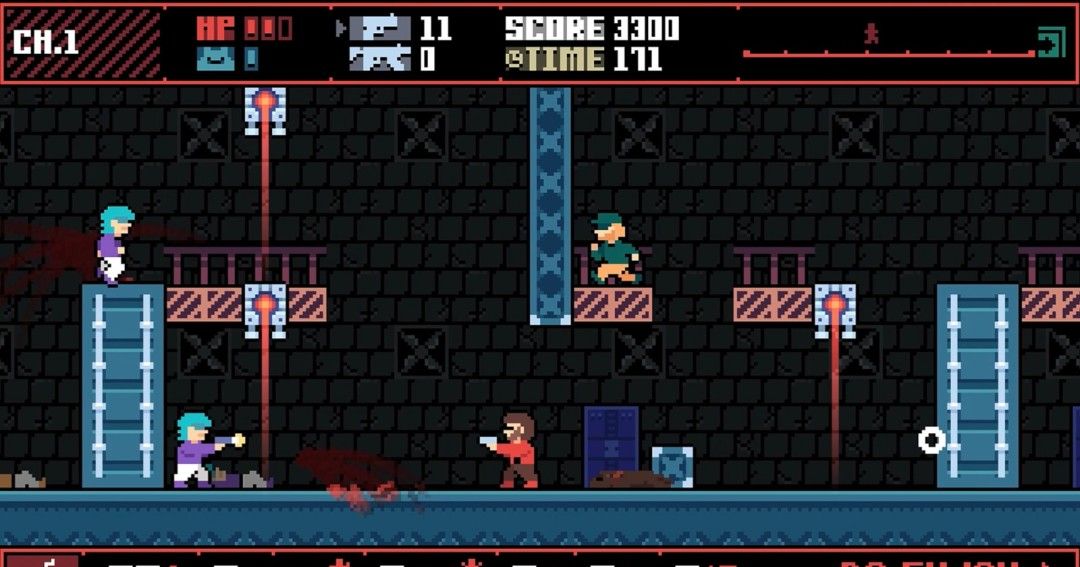Viewport: 1080px width, 567px height.
Task: Click the red runner marker on progress track
Action: pyautogui.click(x=871, y=35)
